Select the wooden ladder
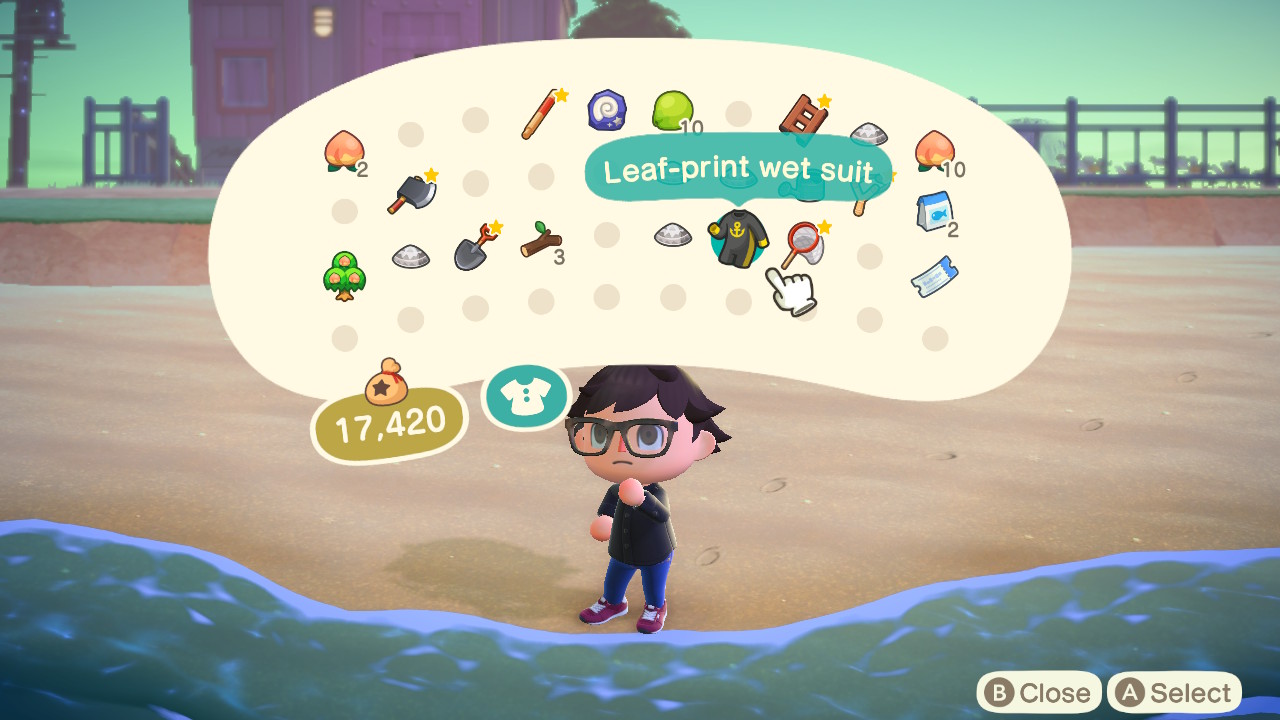 point(805,115)
